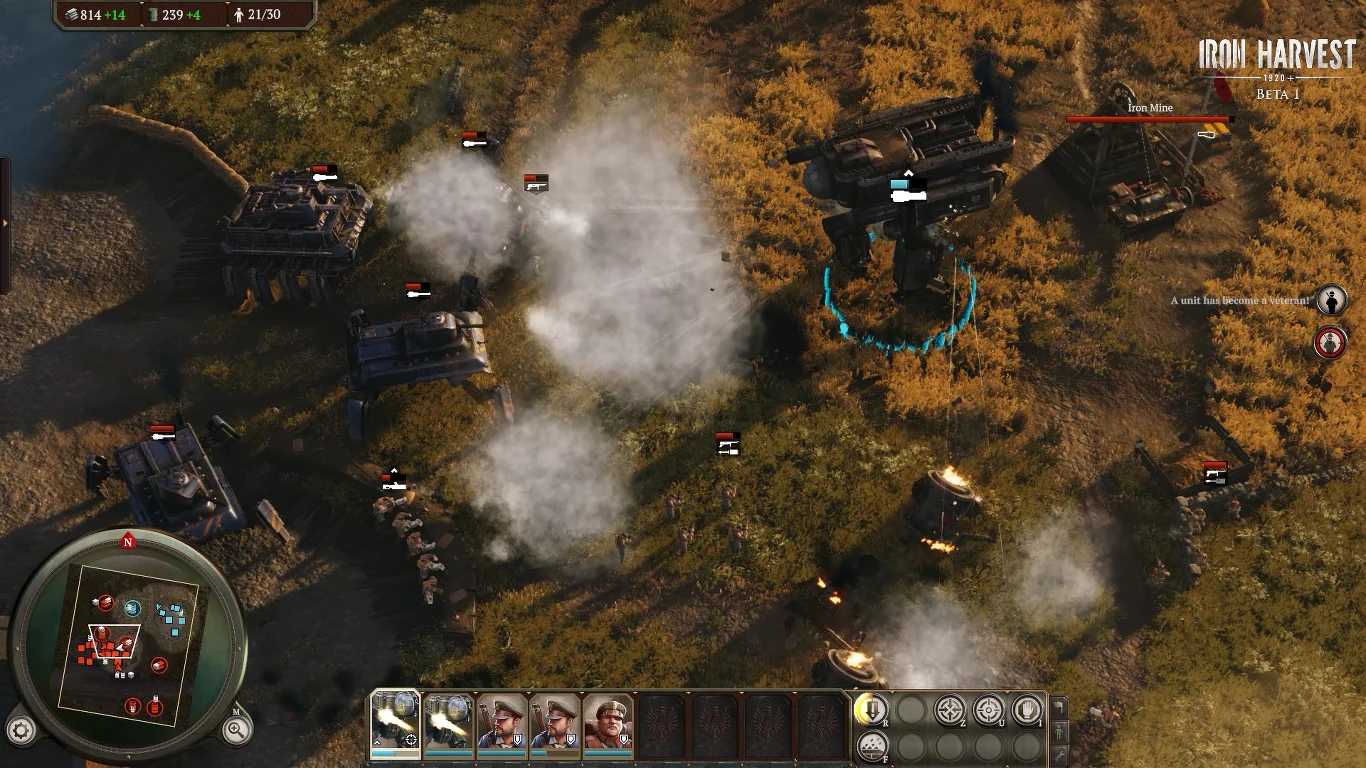
Task: Click the 'A unit has become a veteran!' message
Action: click(x=1240, y=298)
